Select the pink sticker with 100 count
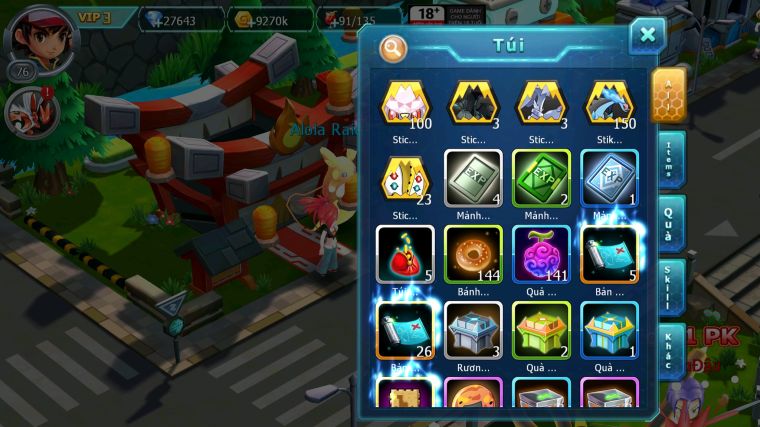Image resolution: width=760 pixels, height=427 pixels. point(405,103)
